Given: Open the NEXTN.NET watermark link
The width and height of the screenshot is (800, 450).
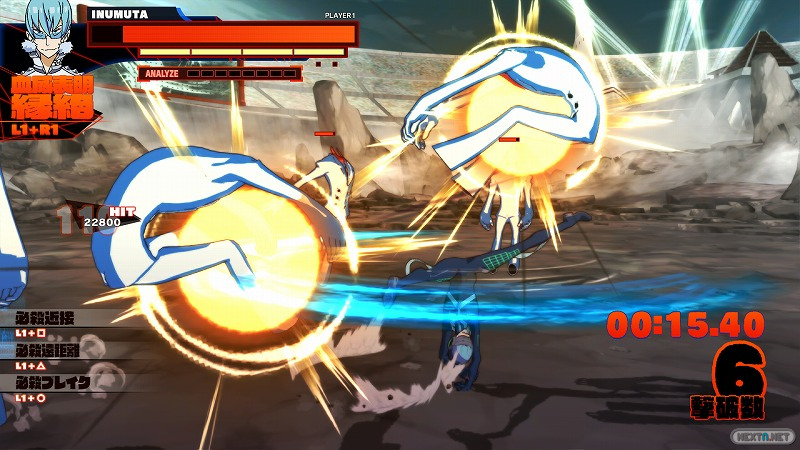Looking at the screenshot, I should coord(760,438).
